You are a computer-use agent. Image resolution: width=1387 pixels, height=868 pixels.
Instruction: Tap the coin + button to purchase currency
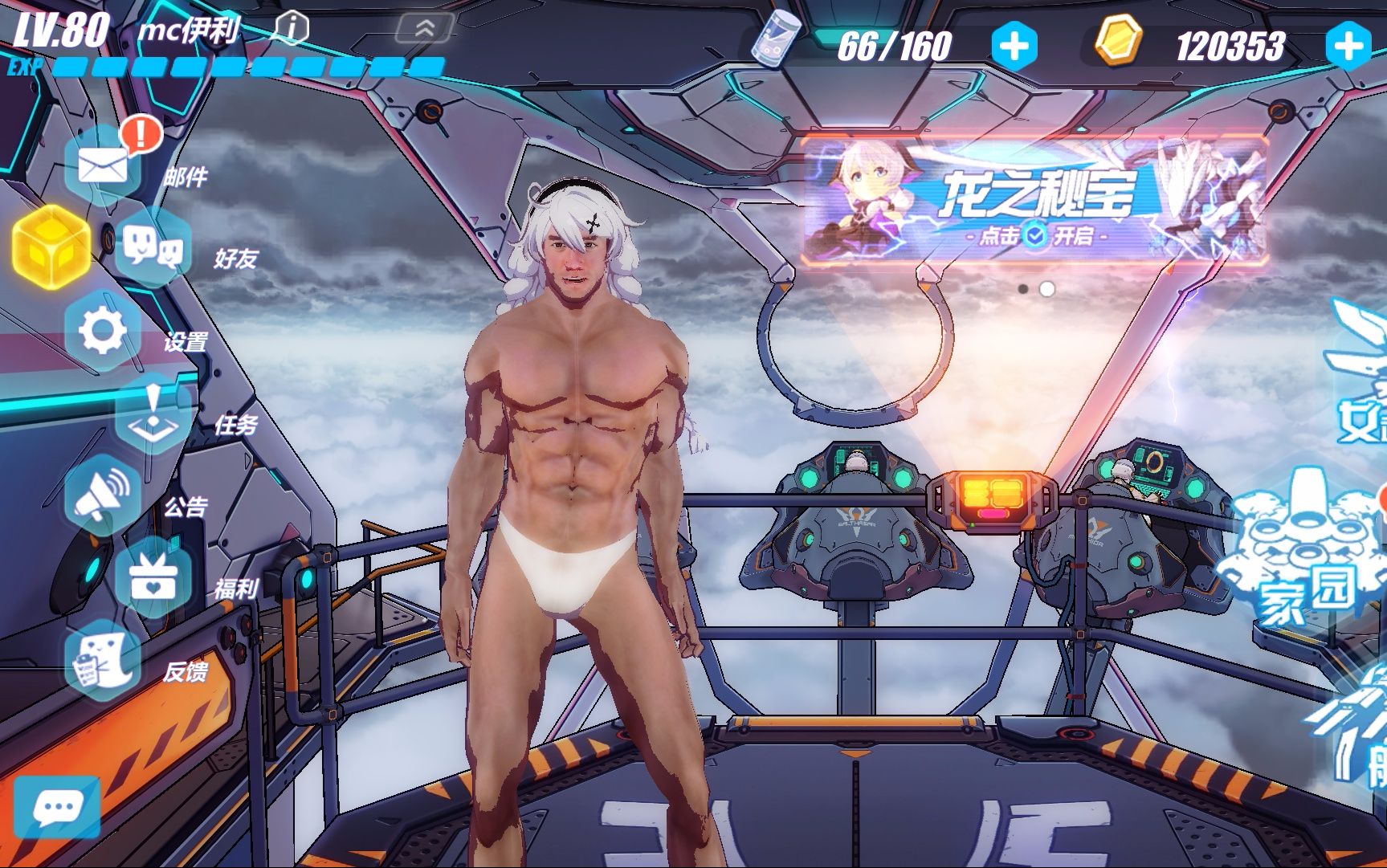(1350, 44)
